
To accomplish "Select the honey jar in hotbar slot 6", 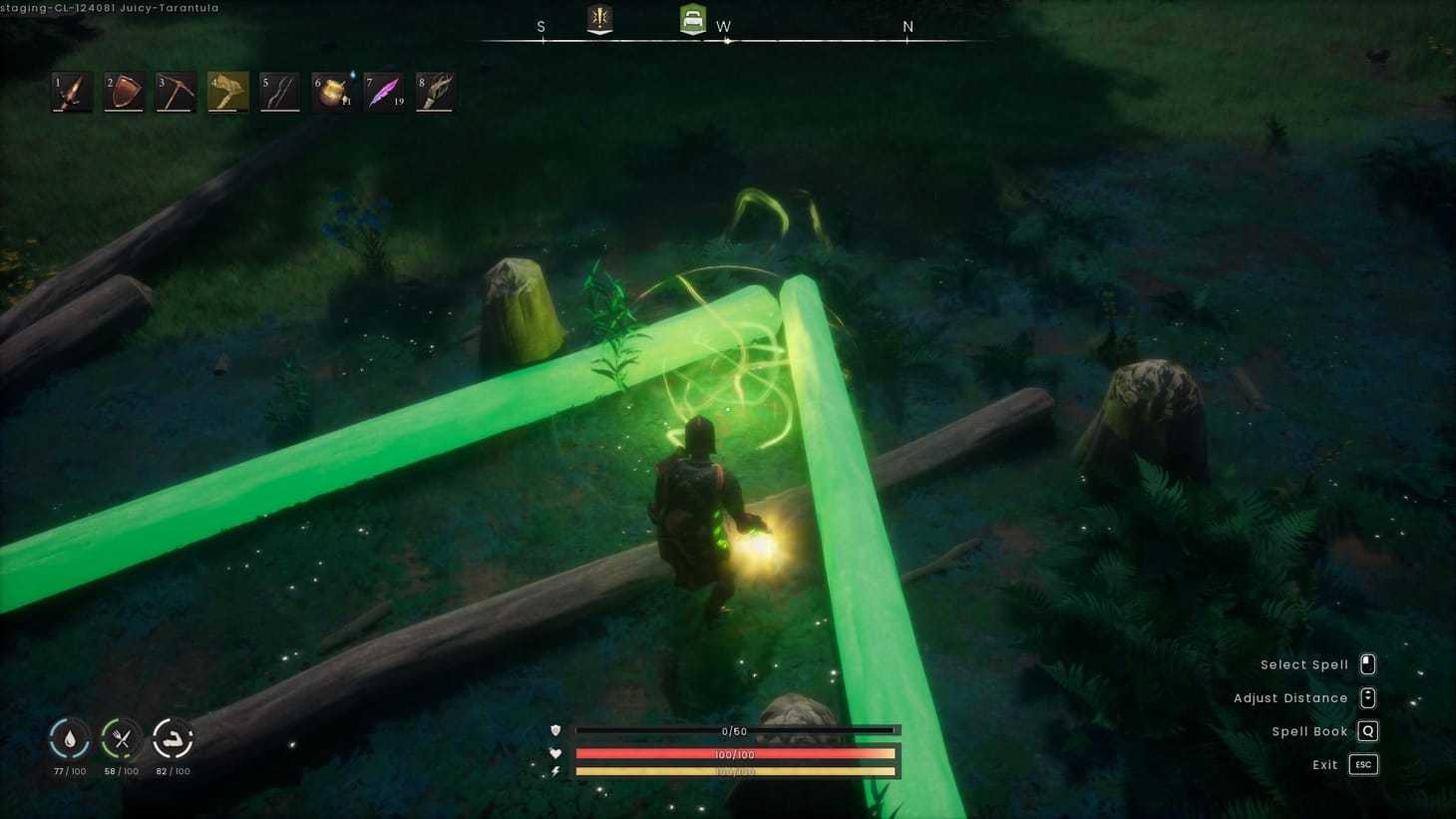I will click(x=332, y=91).
